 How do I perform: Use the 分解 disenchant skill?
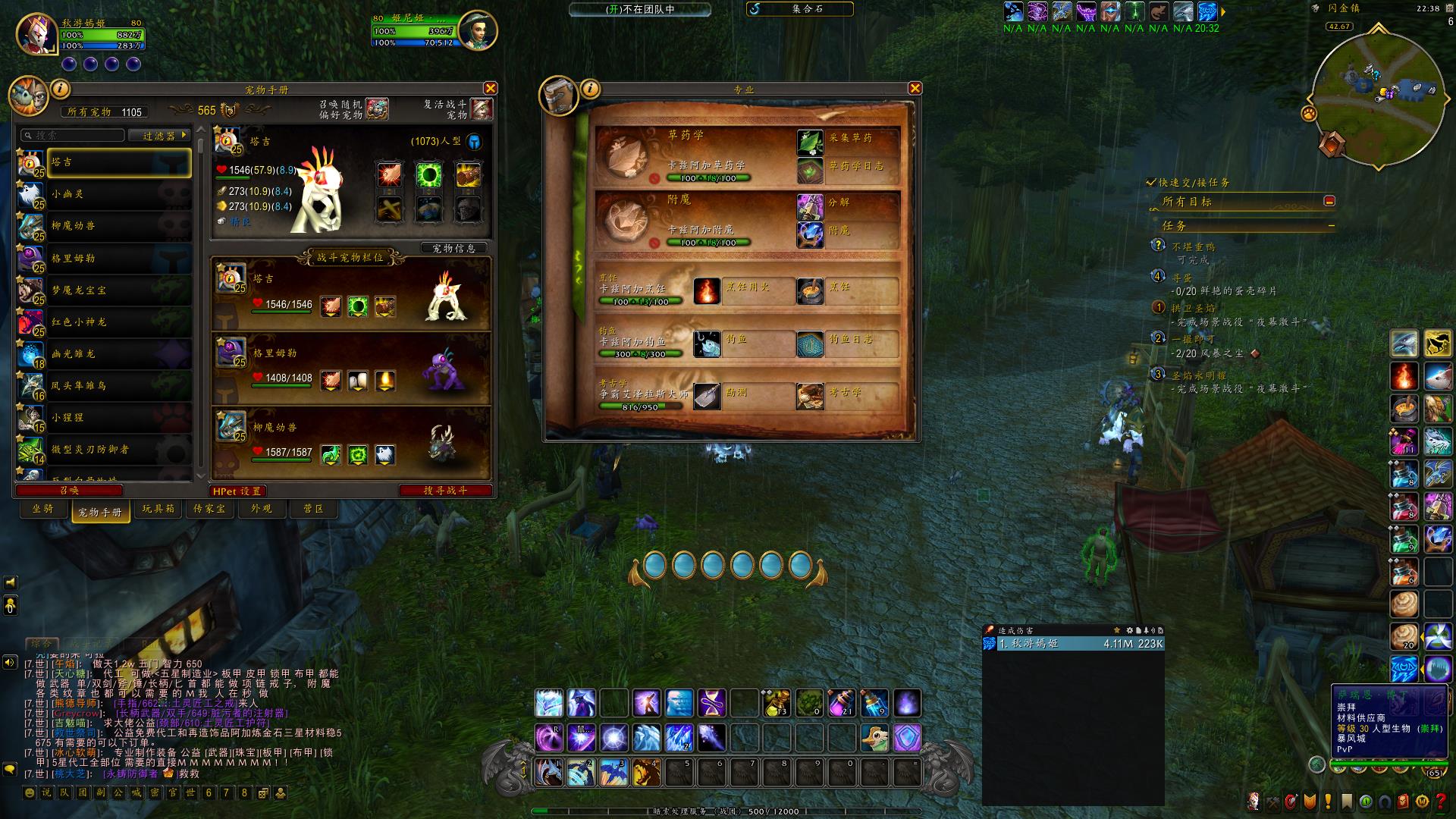click(810, 206)
